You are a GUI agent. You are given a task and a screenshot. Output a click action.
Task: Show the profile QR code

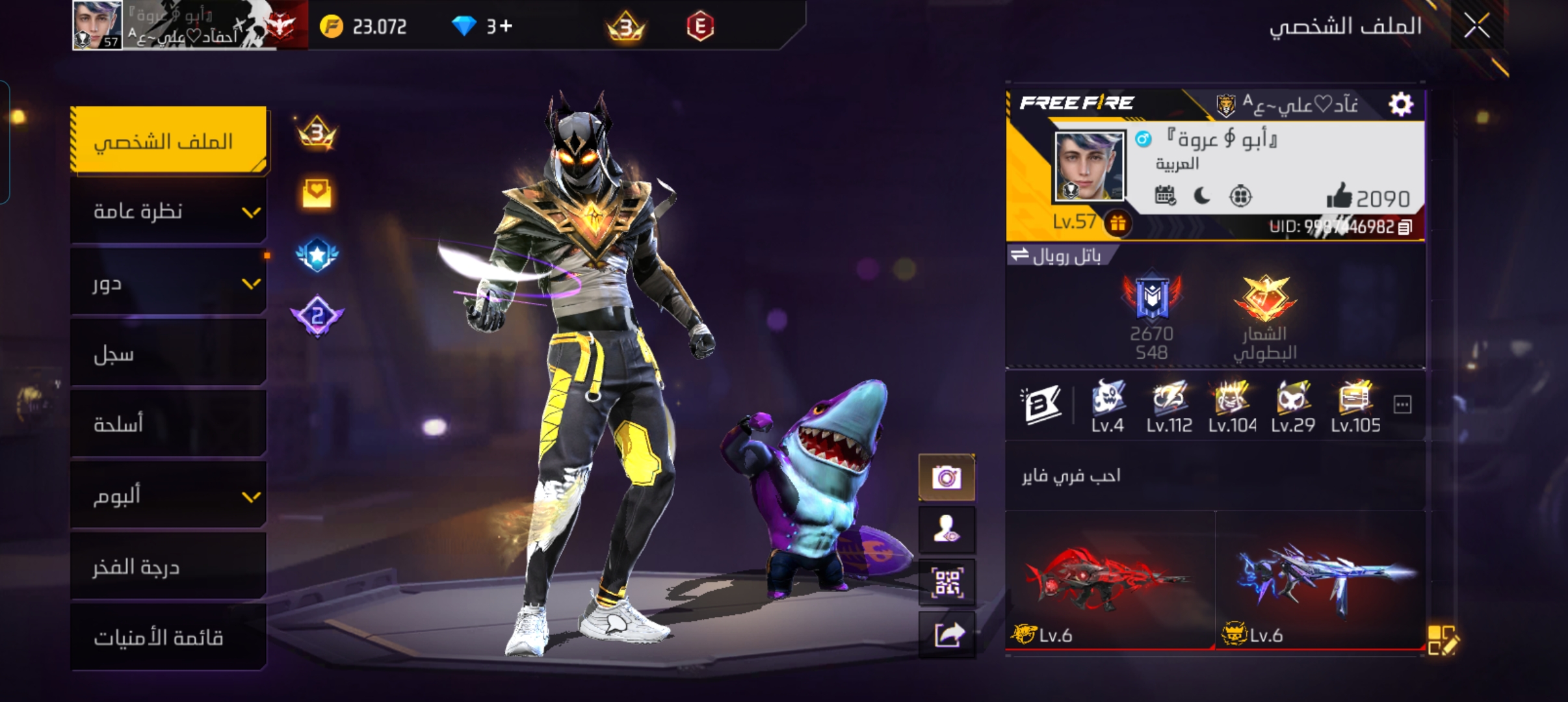[947, 582]
